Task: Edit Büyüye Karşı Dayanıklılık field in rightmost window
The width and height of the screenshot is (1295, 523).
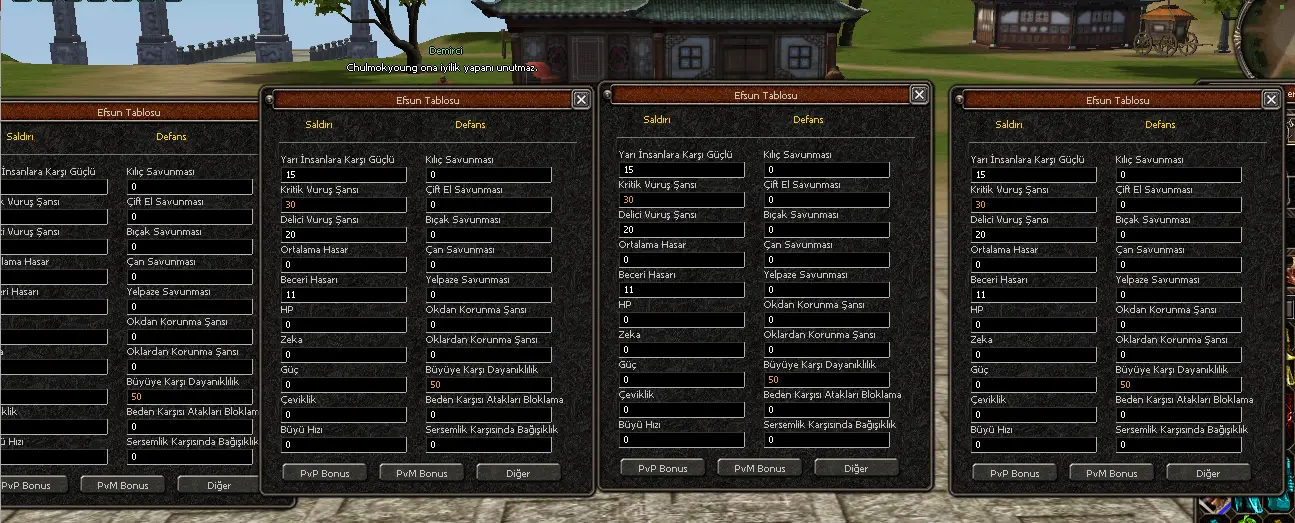Action: [1179, 385]
